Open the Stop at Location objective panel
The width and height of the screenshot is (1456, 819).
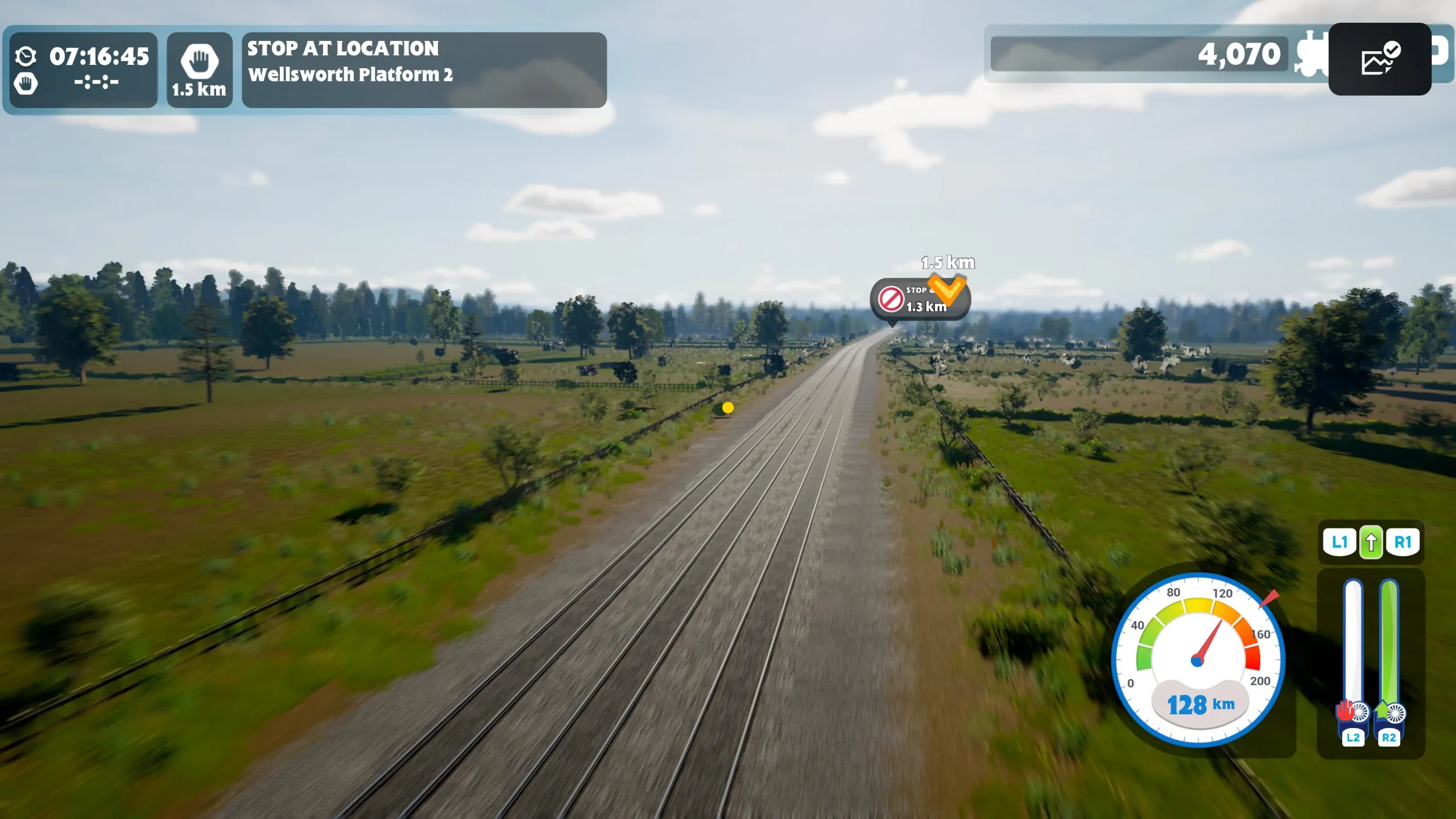pyautogui.click(x=424, y=69)
